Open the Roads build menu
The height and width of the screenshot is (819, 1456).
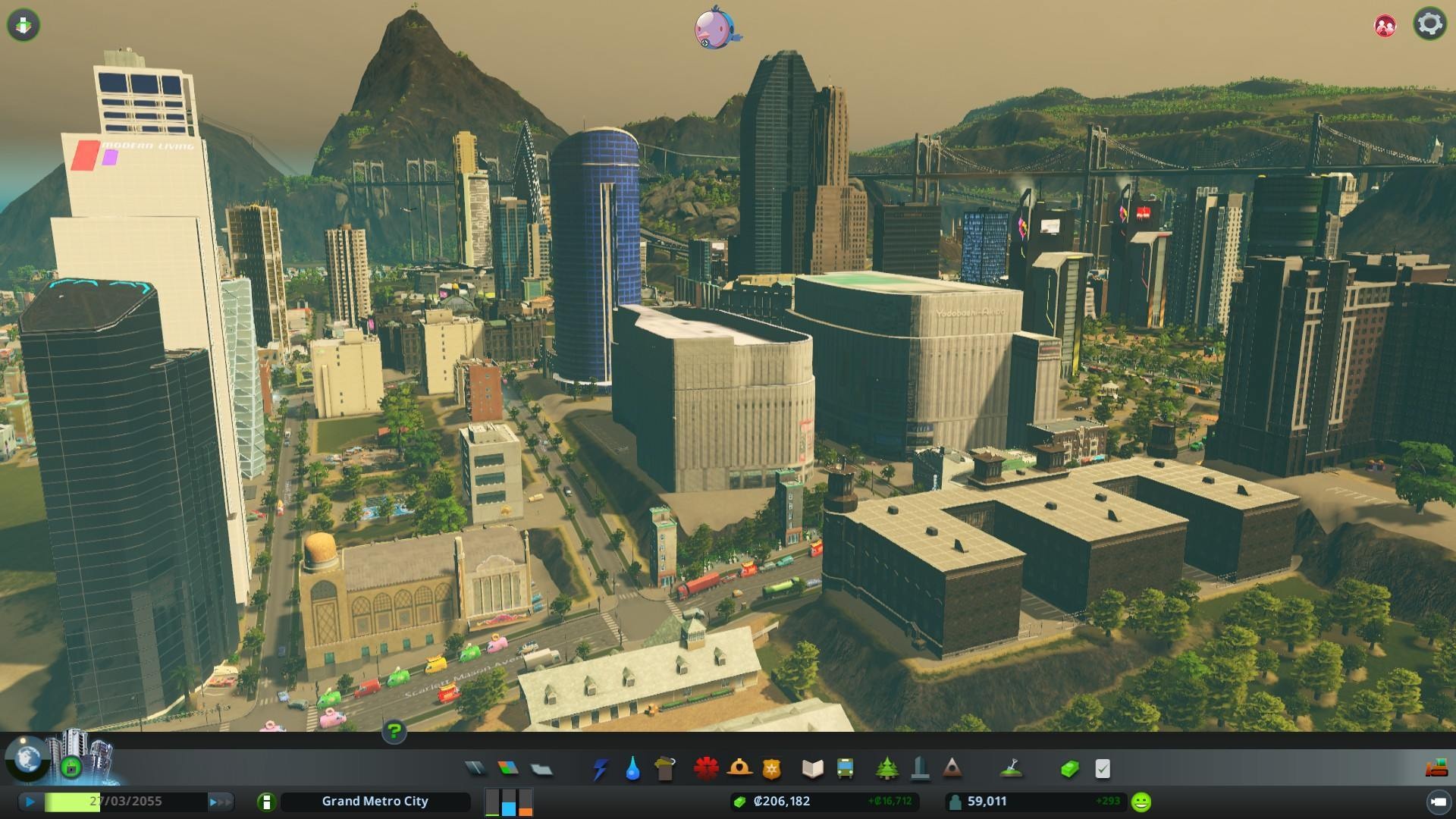point(475,769)
